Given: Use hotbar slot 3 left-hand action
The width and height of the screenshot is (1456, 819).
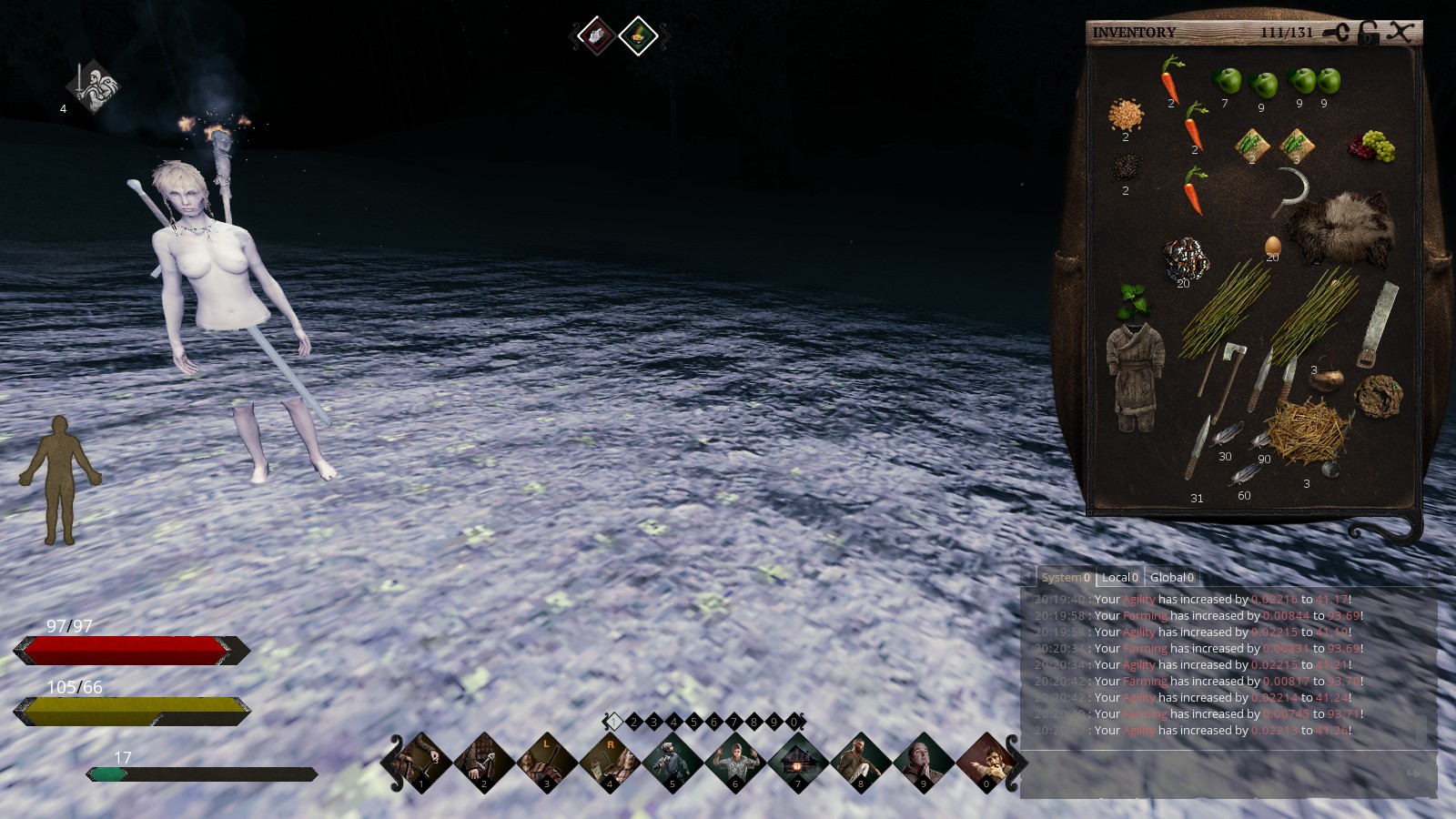Looking at the screenshot, I should [547, 761].
